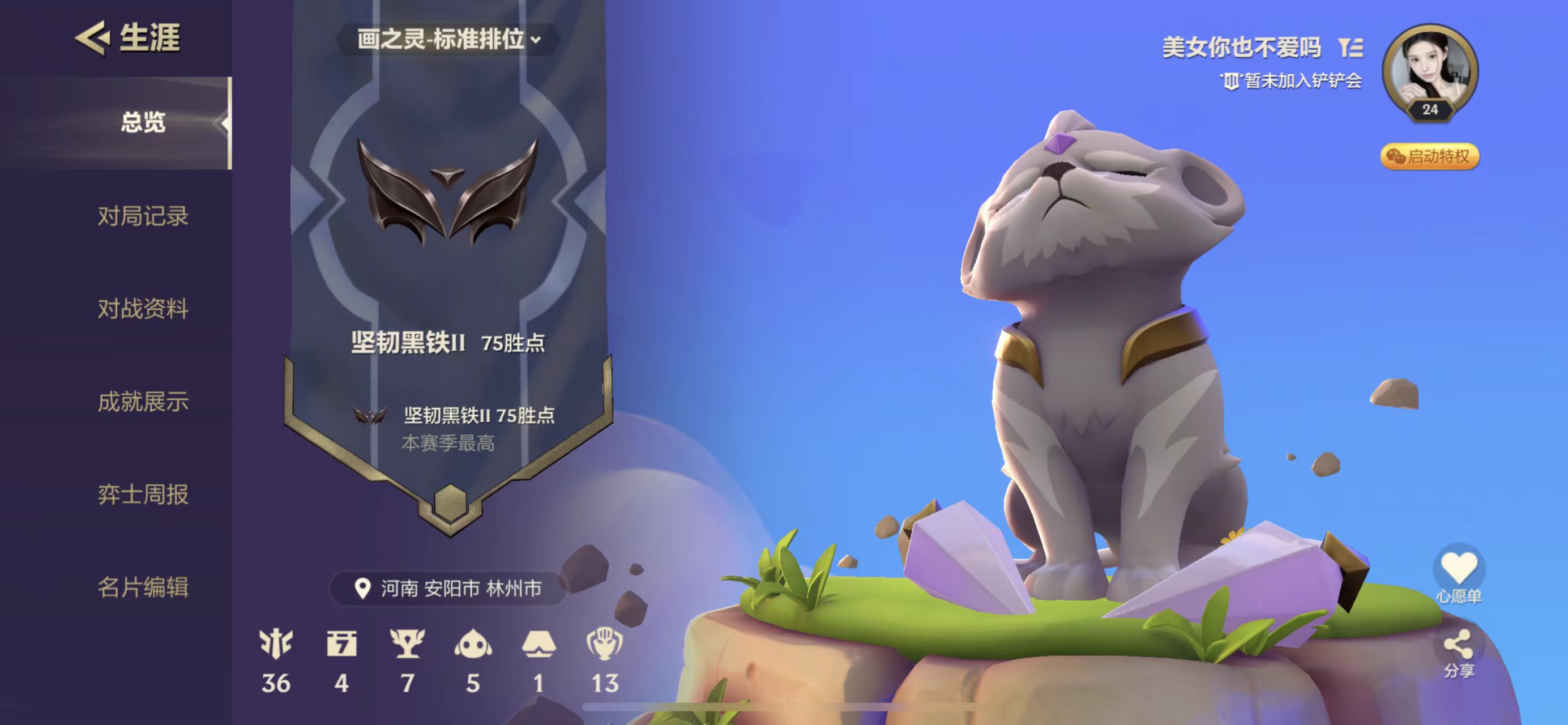The width and height of the screenshot is (1568, 725).
Task: Select the trophy stat icon showing 7
Action: click(x=407, y=644)
